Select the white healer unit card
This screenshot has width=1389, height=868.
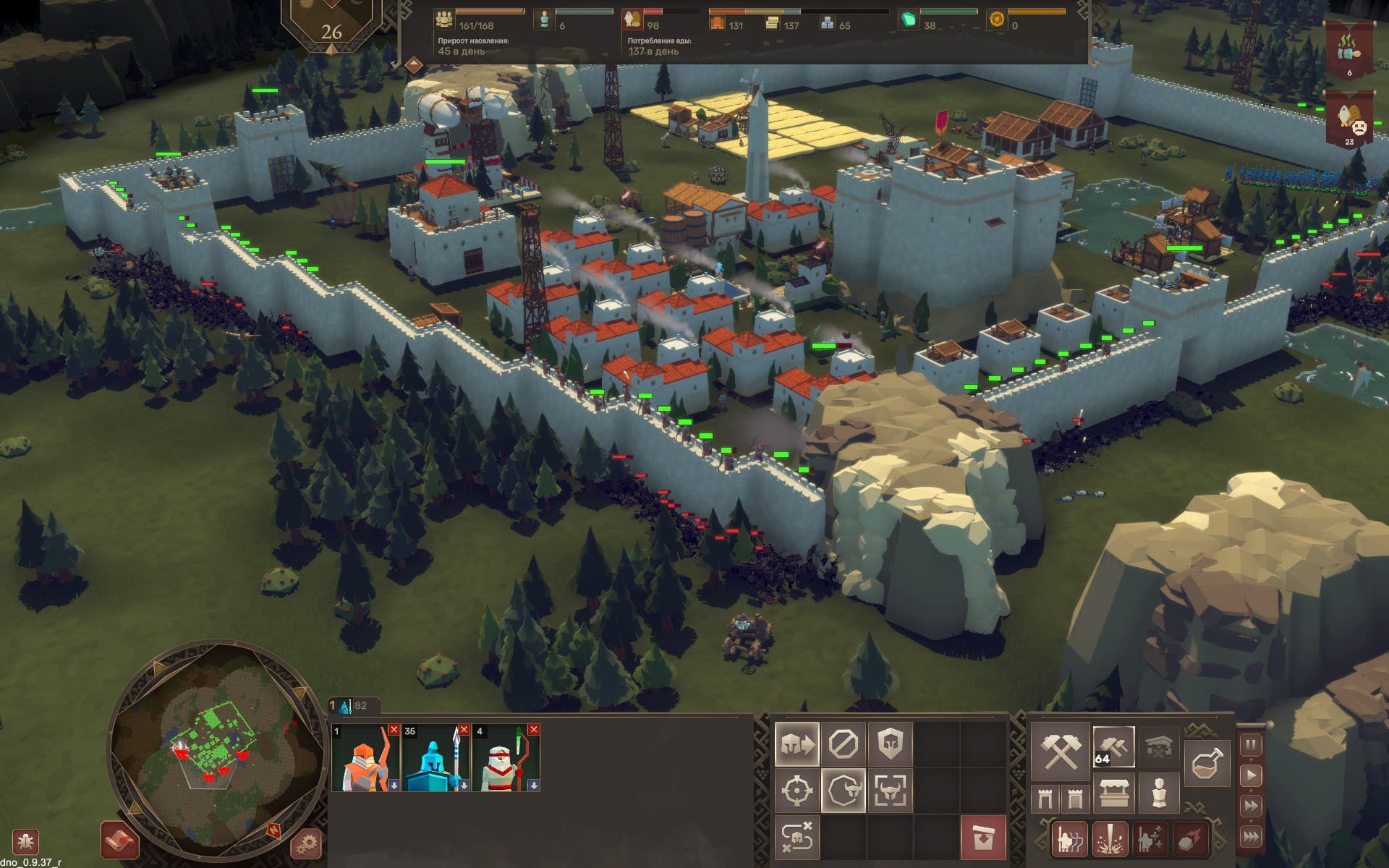coord(506,758)
